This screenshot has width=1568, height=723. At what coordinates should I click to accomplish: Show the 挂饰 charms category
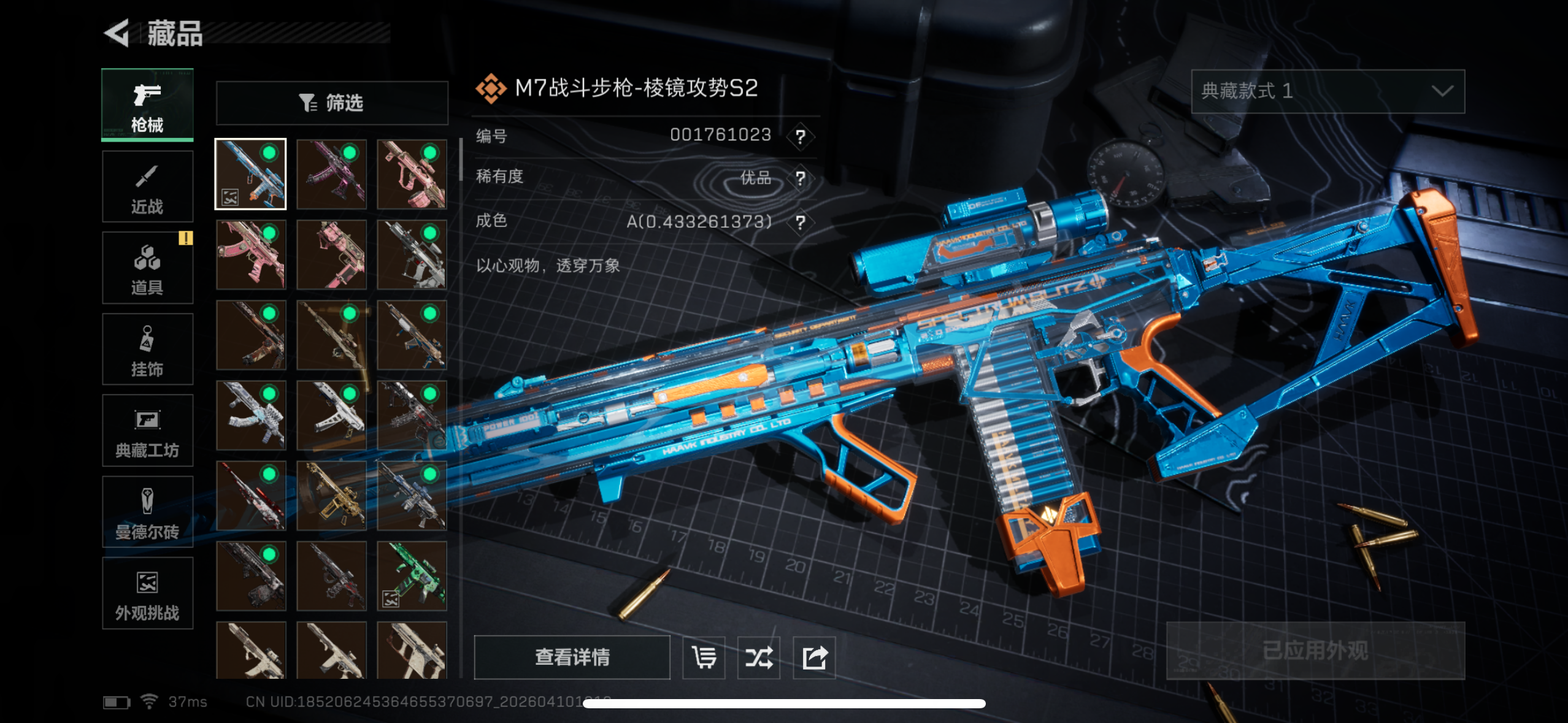(147, 350)
